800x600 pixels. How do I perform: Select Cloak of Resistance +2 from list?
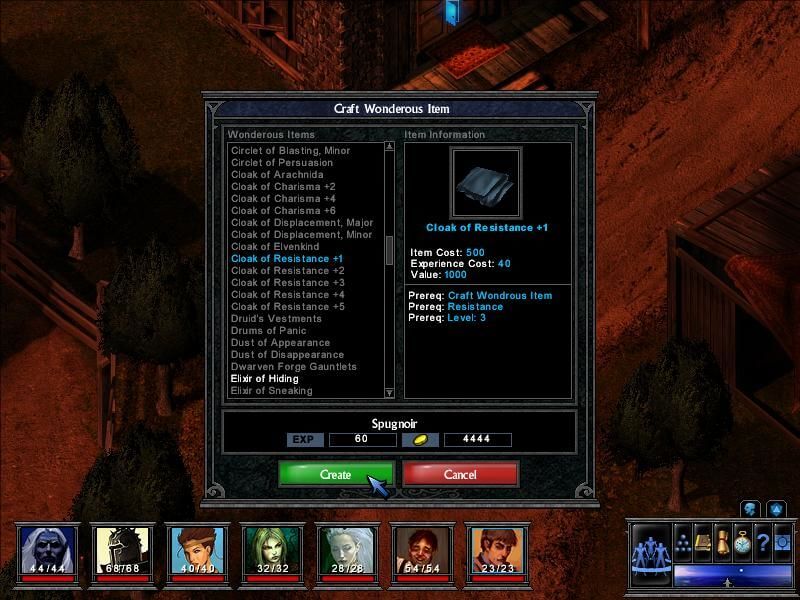coord(287,271)
